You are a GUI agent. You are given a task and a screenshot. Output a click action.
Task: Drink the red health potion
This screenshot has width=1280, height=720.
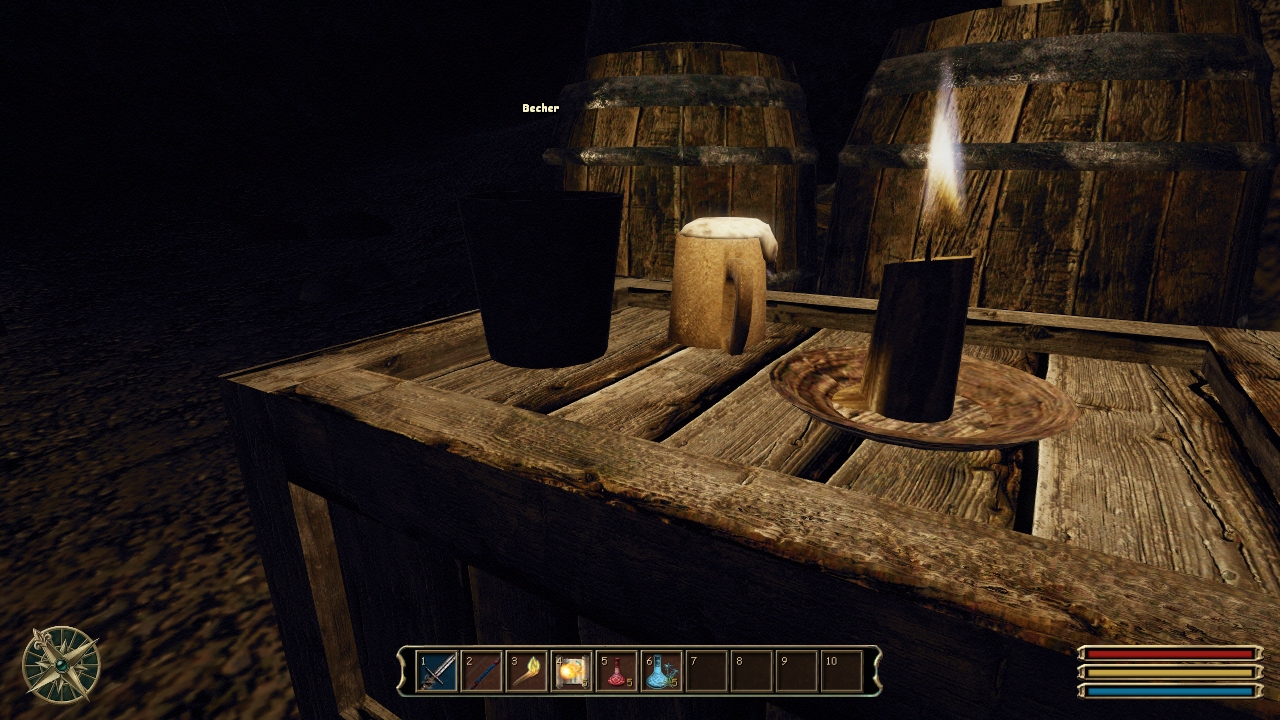[617, 672]
